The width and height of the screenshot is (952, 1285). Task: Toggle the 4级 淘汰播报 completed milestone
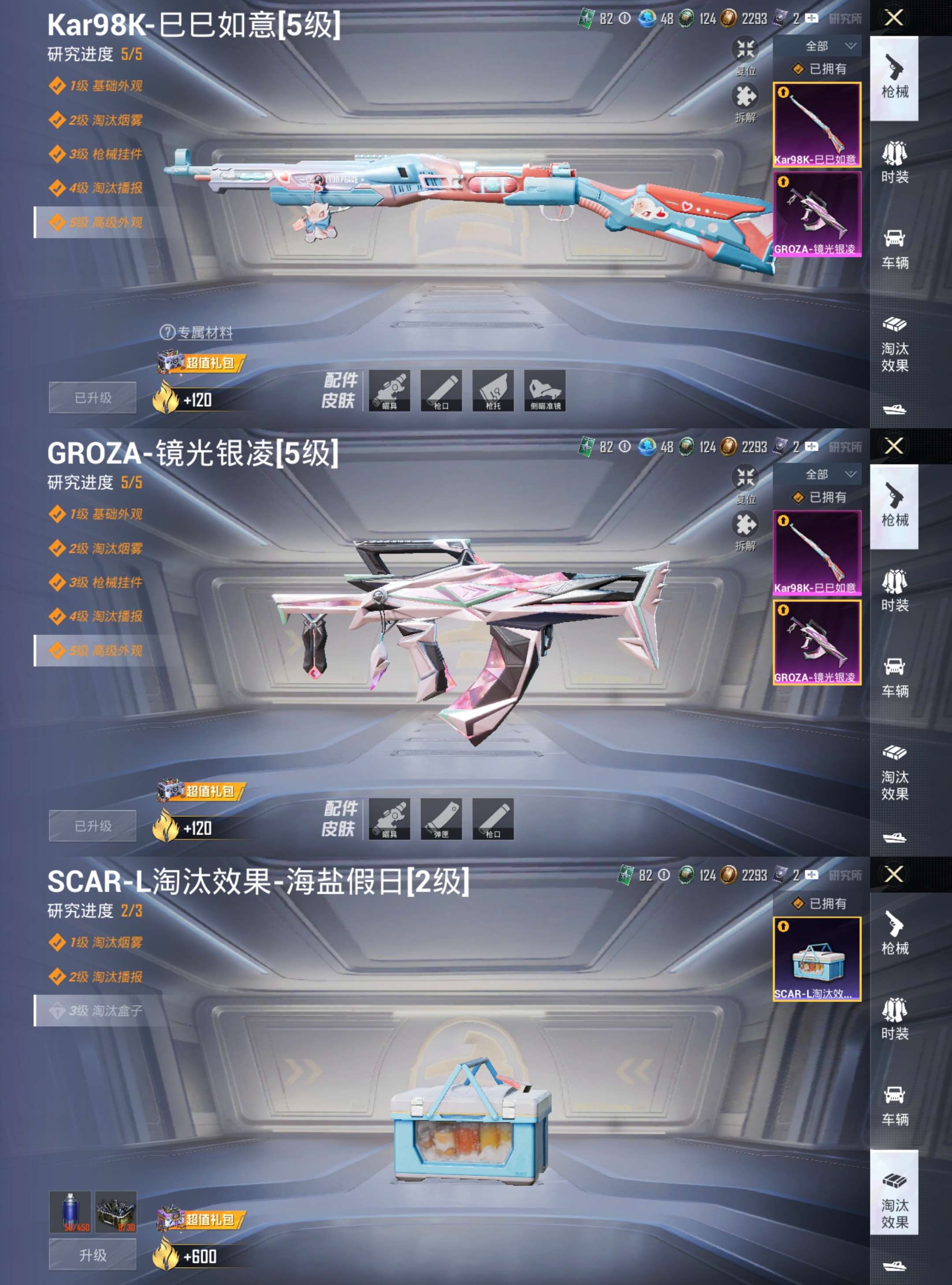click(97, 187)
